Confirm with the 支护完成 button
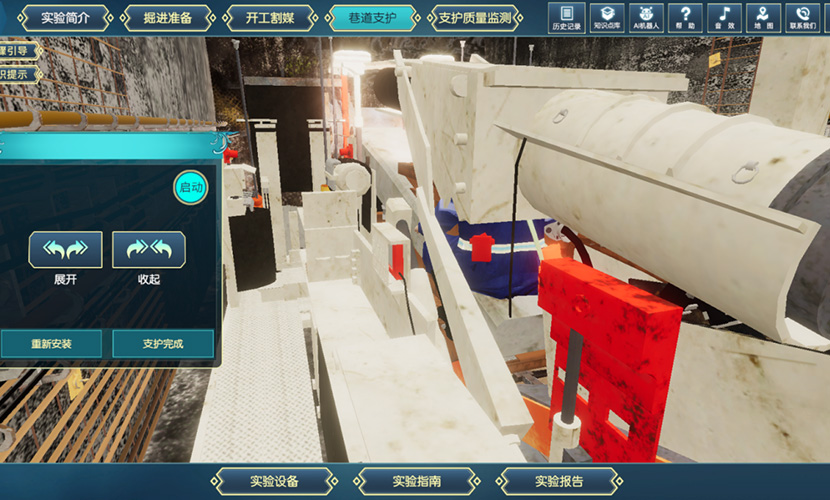Image resolution: width=830 pixels, height=500 pixels. (x=164, y=344)
